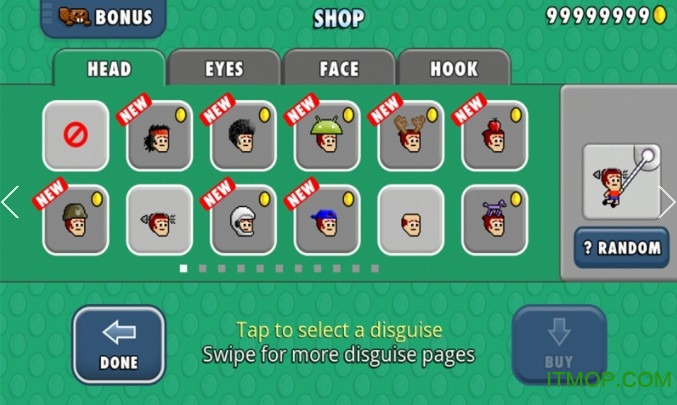Viewport: 677px width, 405px height.
Task: Exit the shop with Done
Action: (118, 344)
